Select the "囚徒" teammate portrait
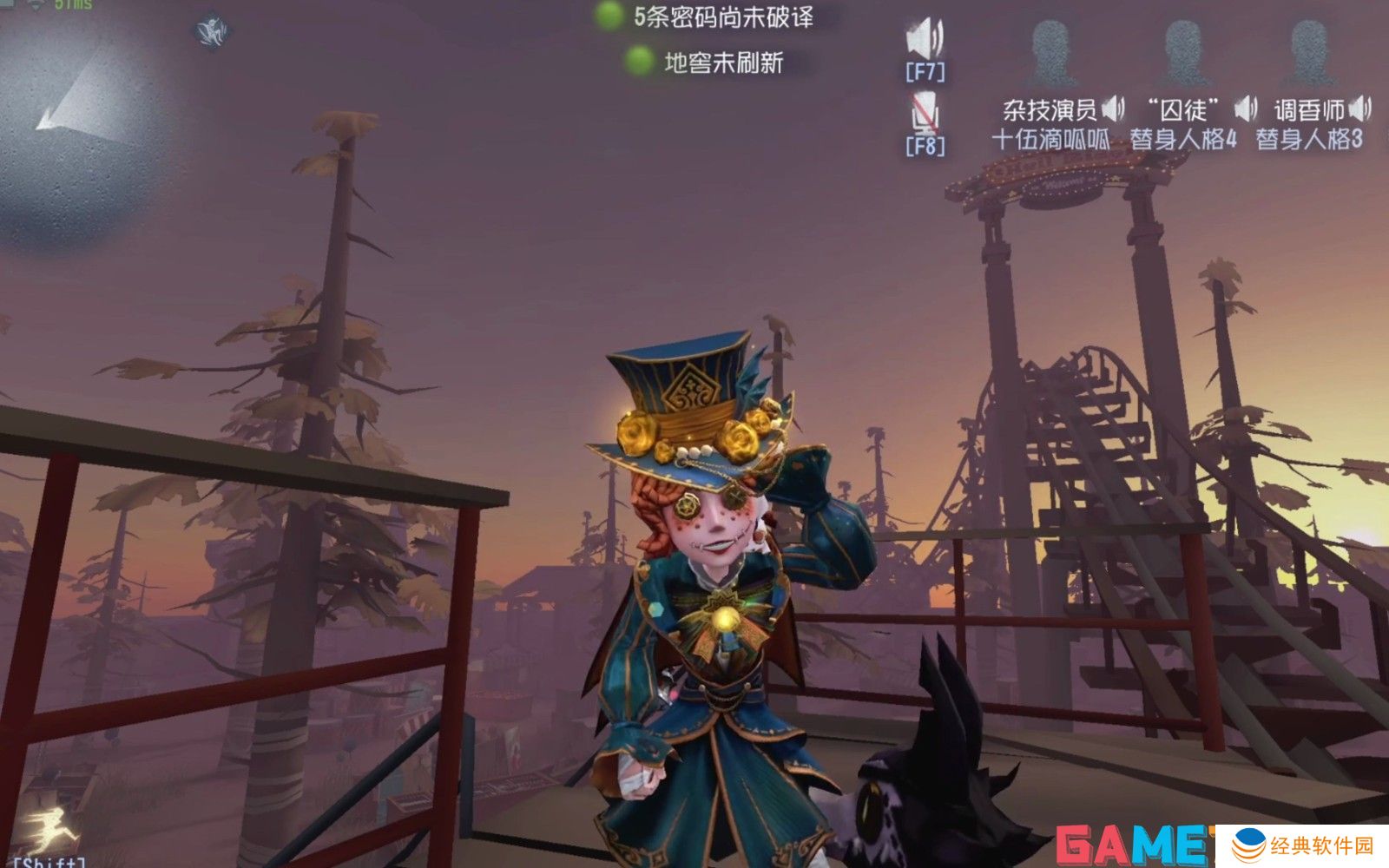Screen dimensions: 1389x868 (x=1183, y=54)
